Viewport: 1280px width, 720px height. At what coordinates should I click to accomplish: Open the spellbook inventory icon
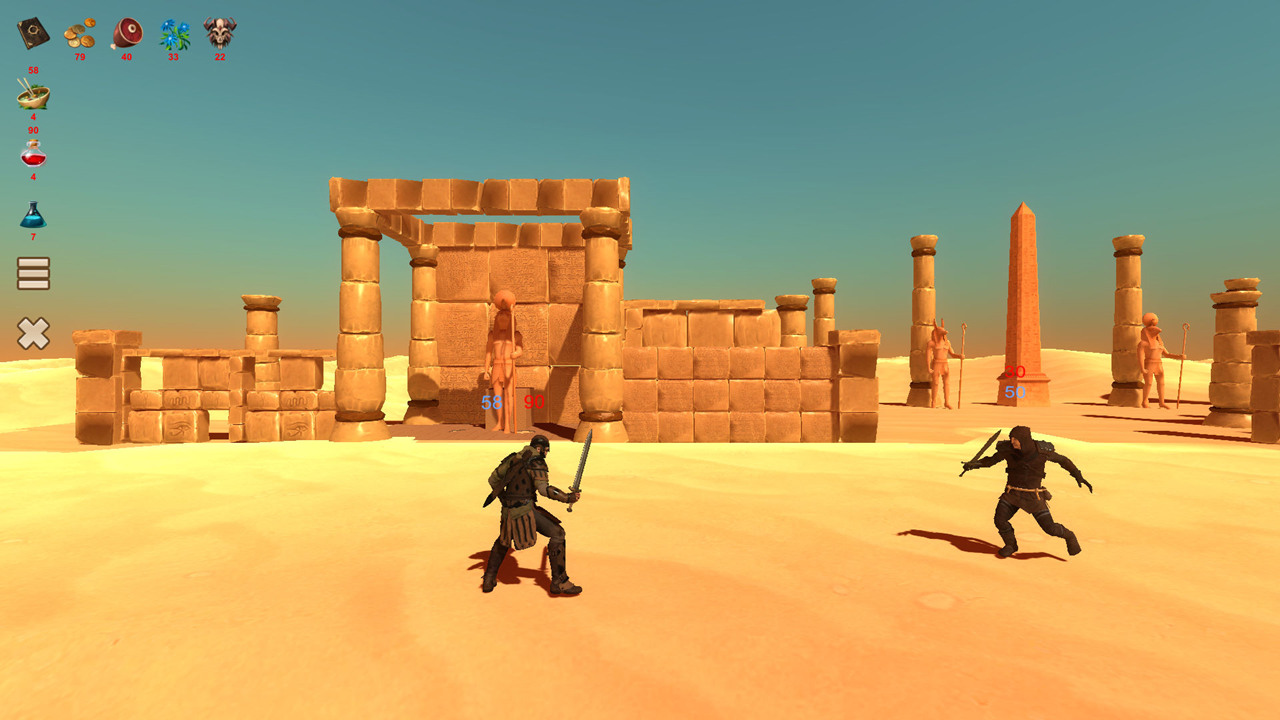pyautogui.click(x=32, y=33)
